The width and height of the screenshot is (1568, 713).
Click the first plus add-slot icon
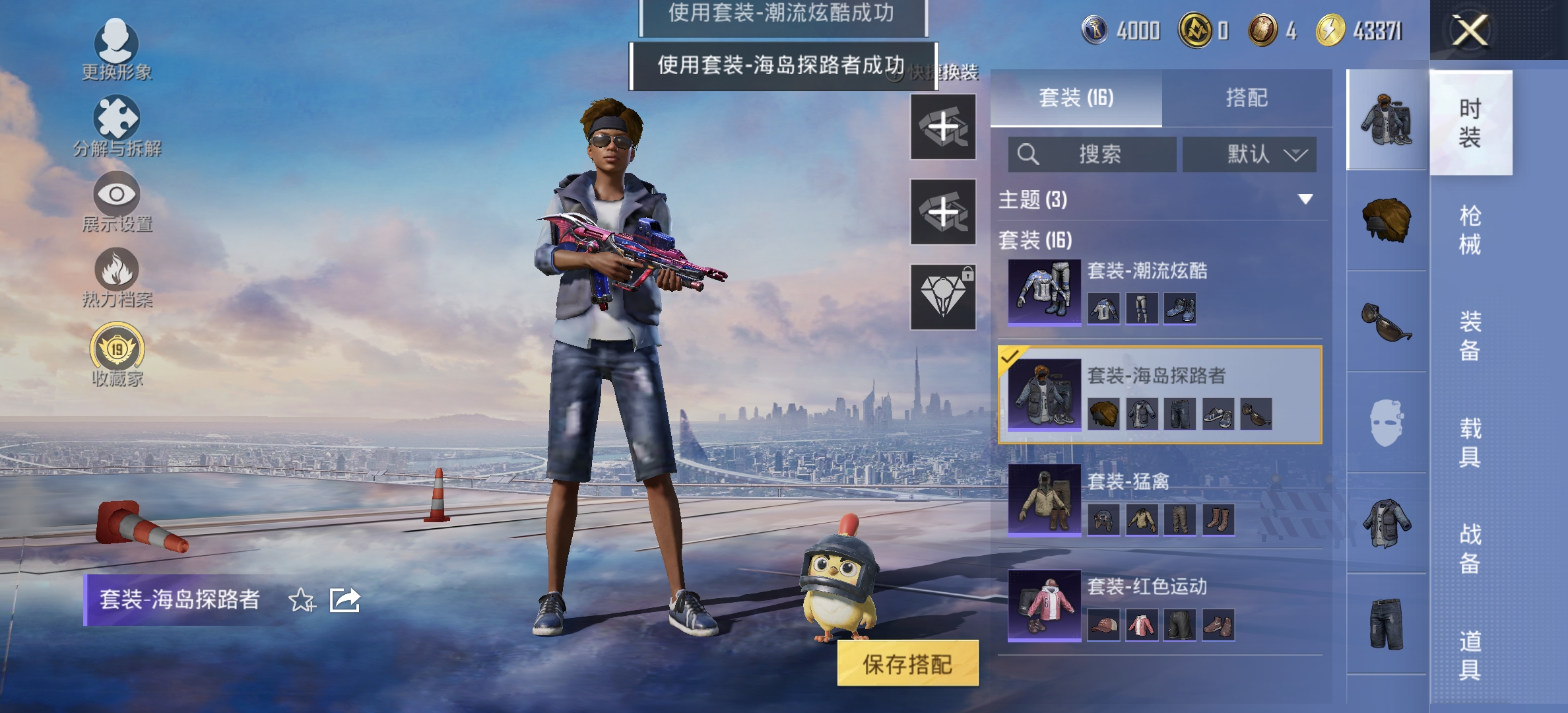942,127
